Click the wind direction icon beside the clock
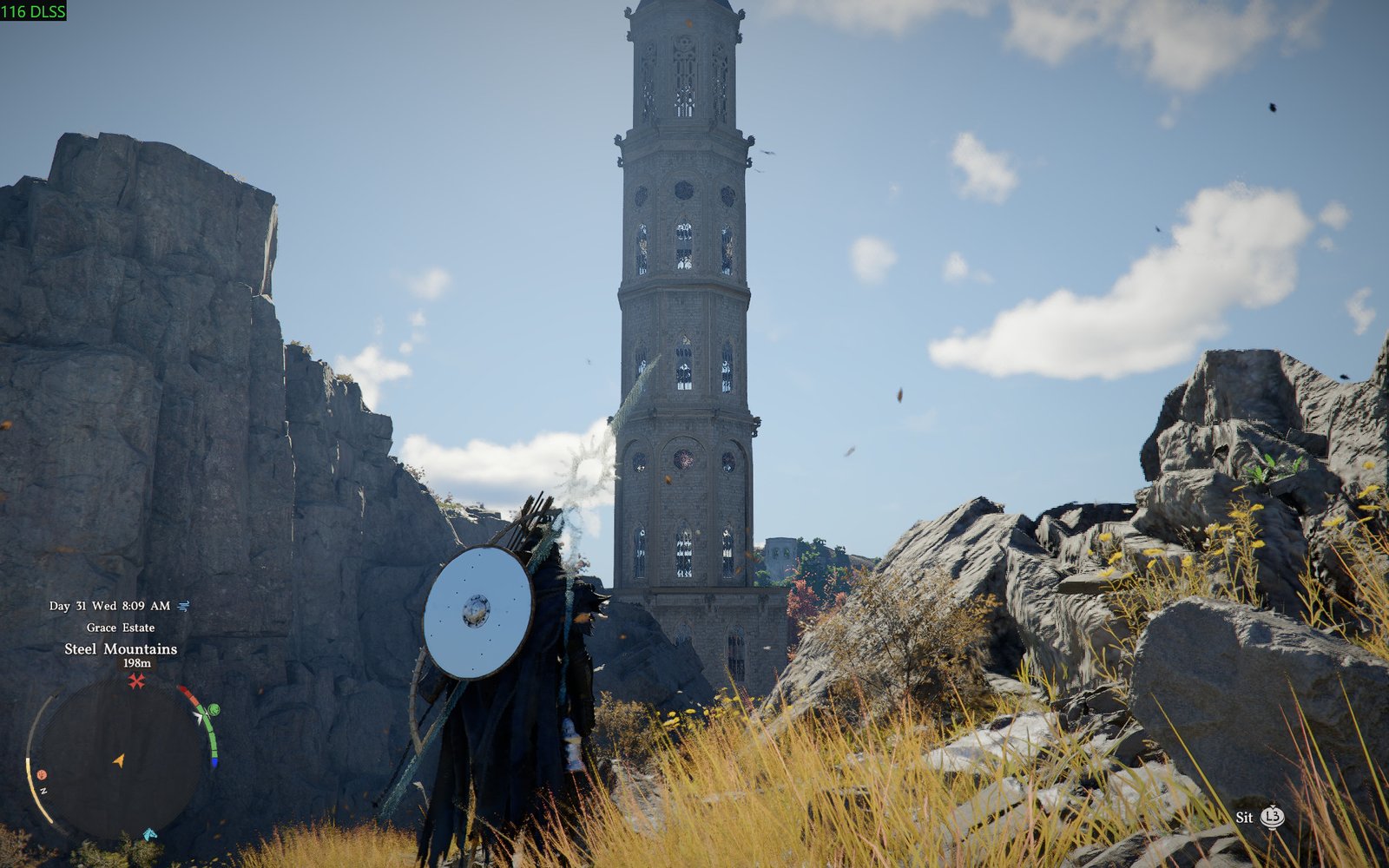Viewport: 1389px width, 868px height. (x=184, y=606)
